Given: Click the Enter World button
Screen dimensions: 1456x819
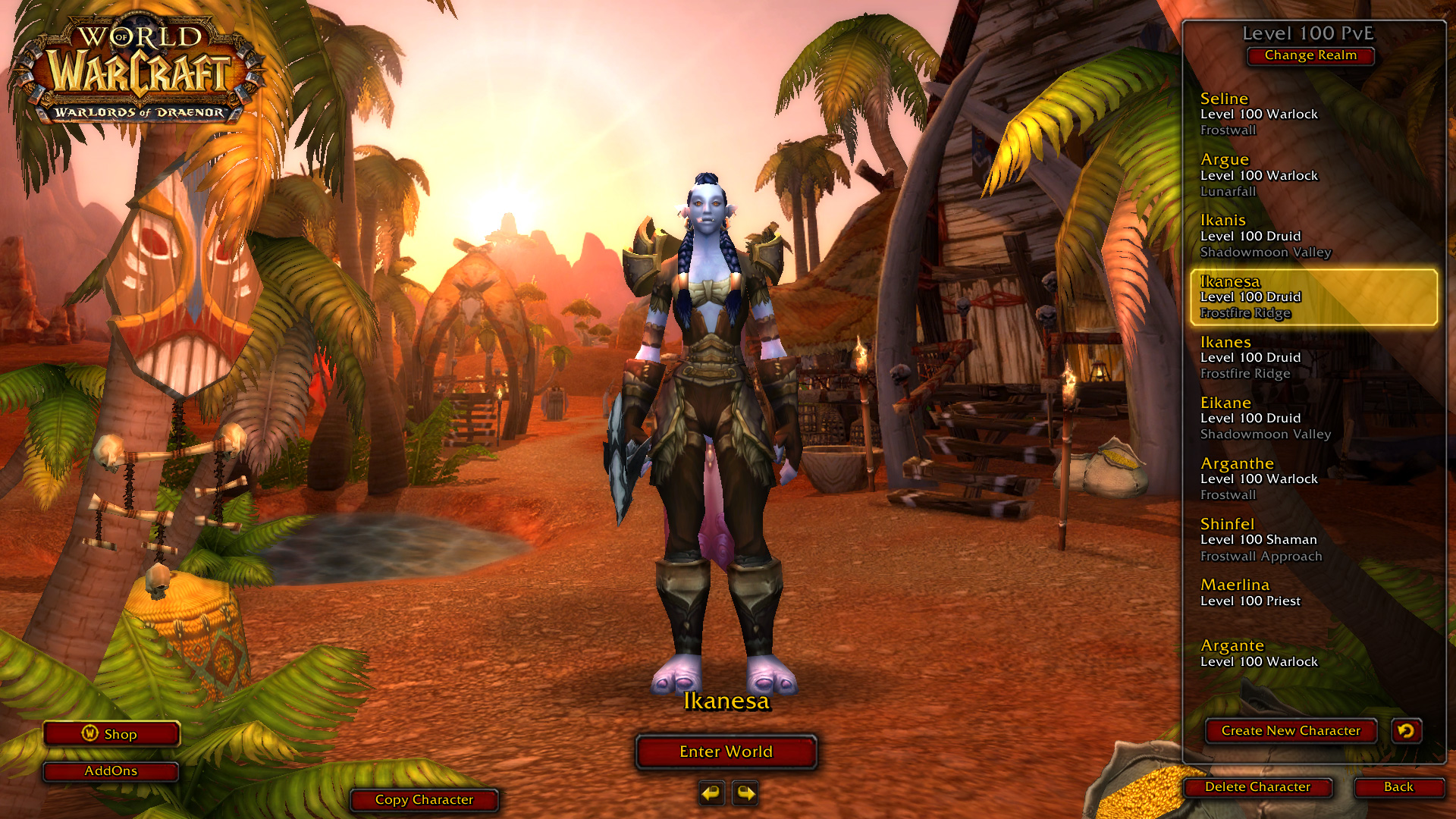Looking at the screenshot, I should [x=726, y=752].
